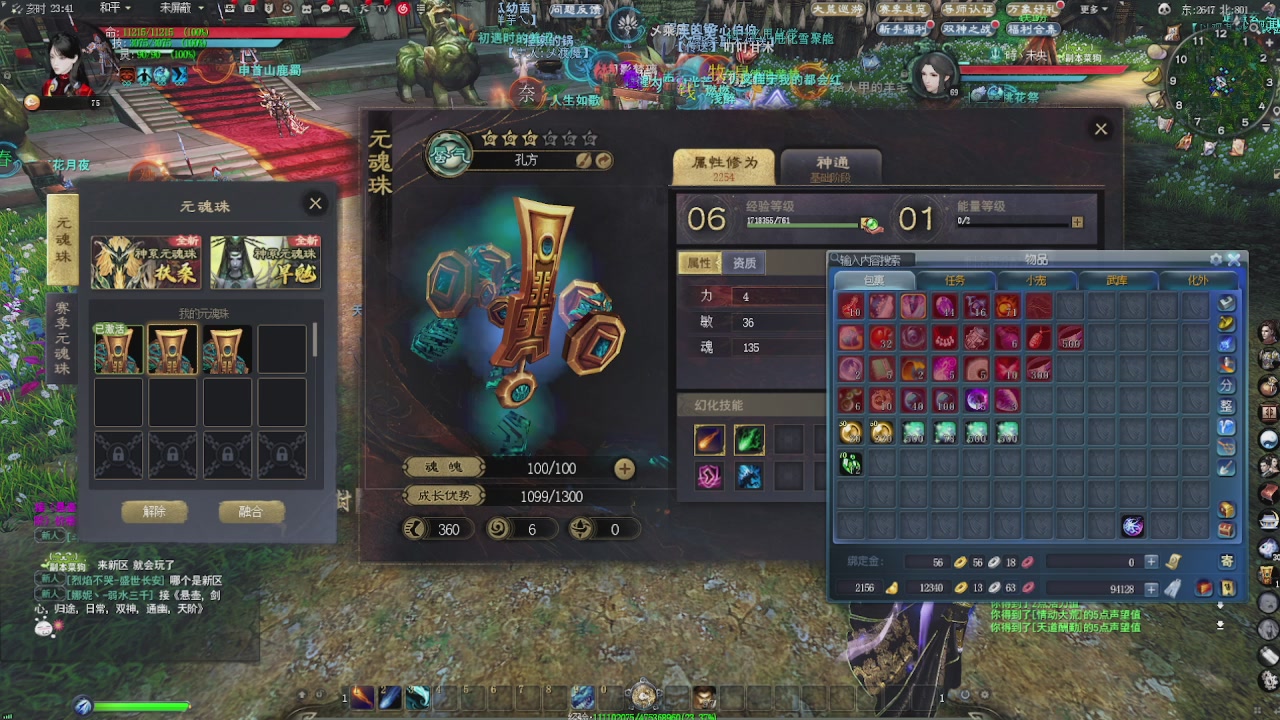The width and height of the screenshot is (1280, 720).
Task: Select the fireball skill in 幻化技能 section
Action: [710, 440]
